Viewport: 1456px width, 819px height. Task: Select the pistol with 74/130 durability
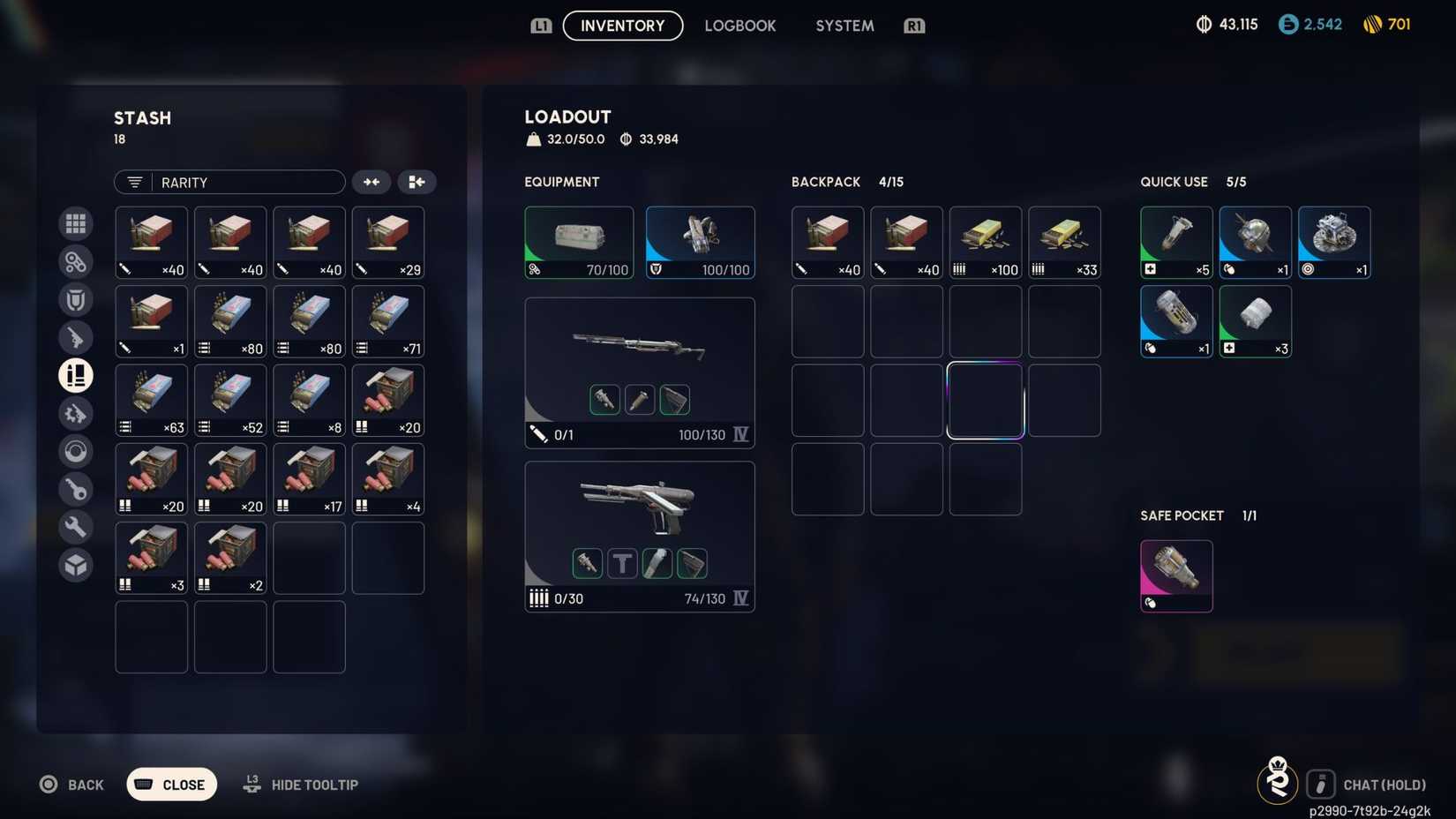[x=640, y=536]
